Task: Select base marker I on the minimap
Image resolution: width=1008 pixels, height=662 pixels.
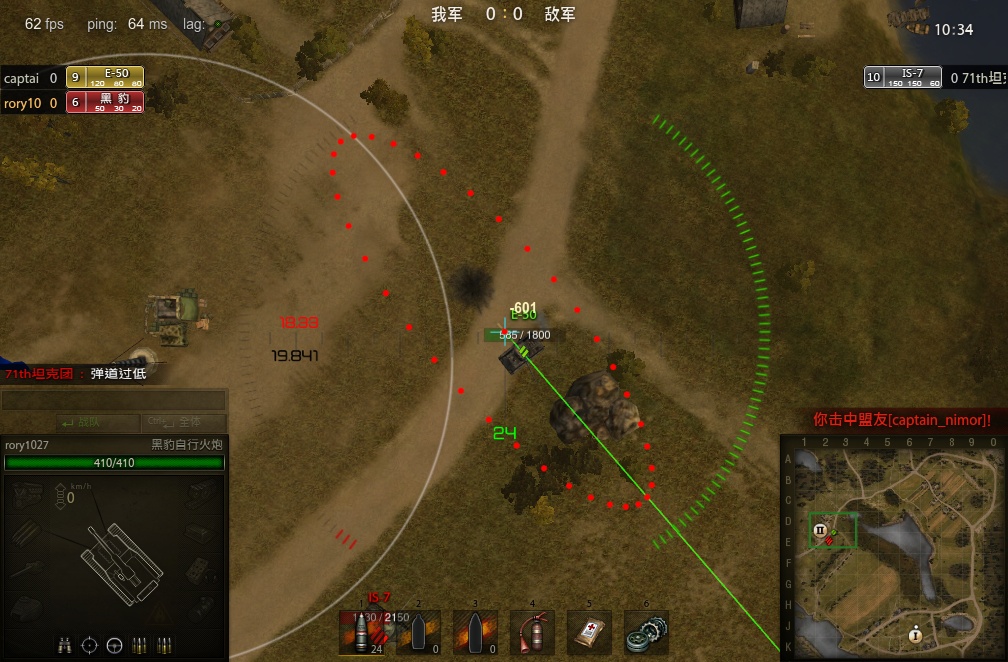Action: [x=915, y=635]
